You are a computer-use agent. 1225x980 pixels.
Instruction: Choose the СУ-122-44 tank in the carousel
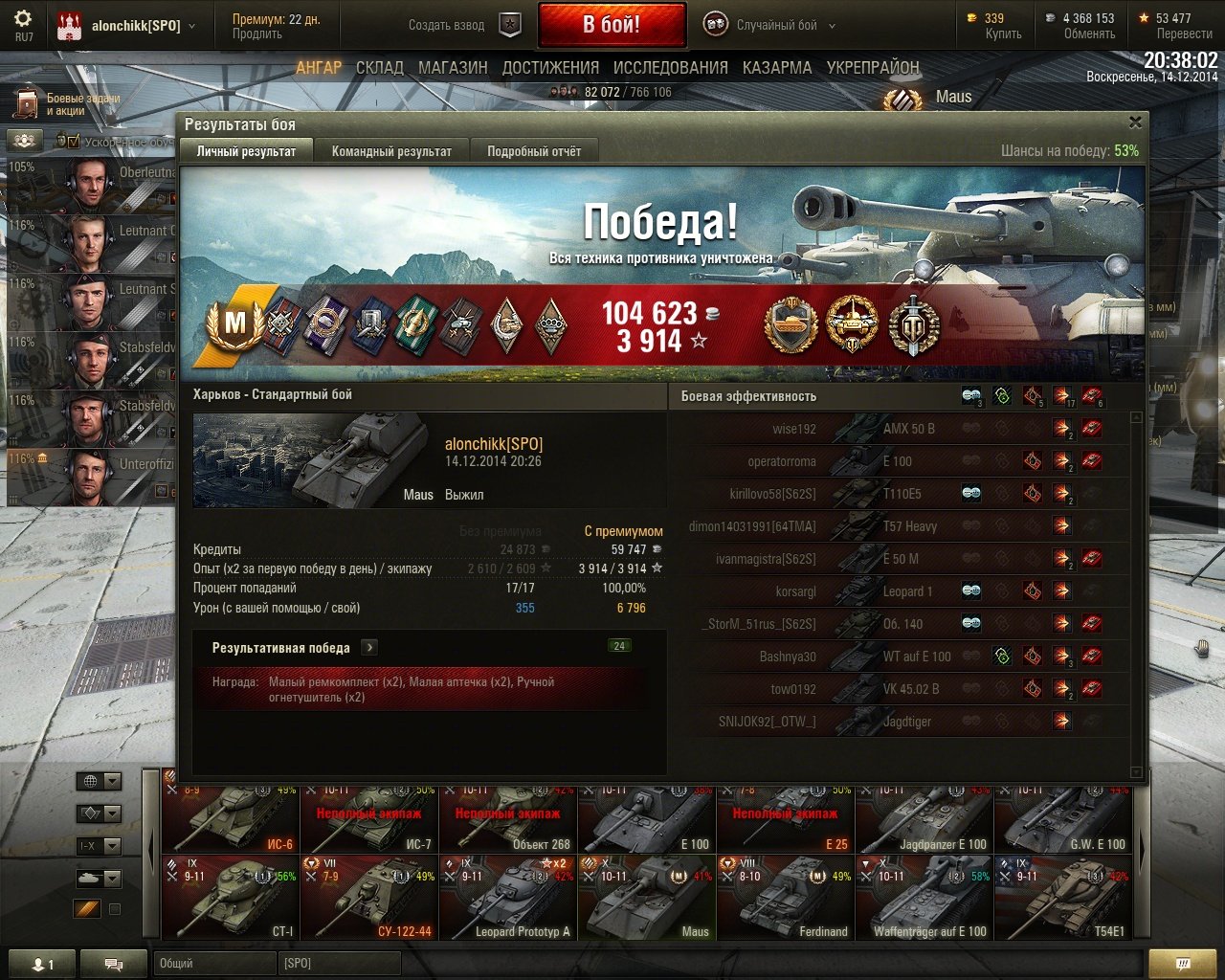369,898
